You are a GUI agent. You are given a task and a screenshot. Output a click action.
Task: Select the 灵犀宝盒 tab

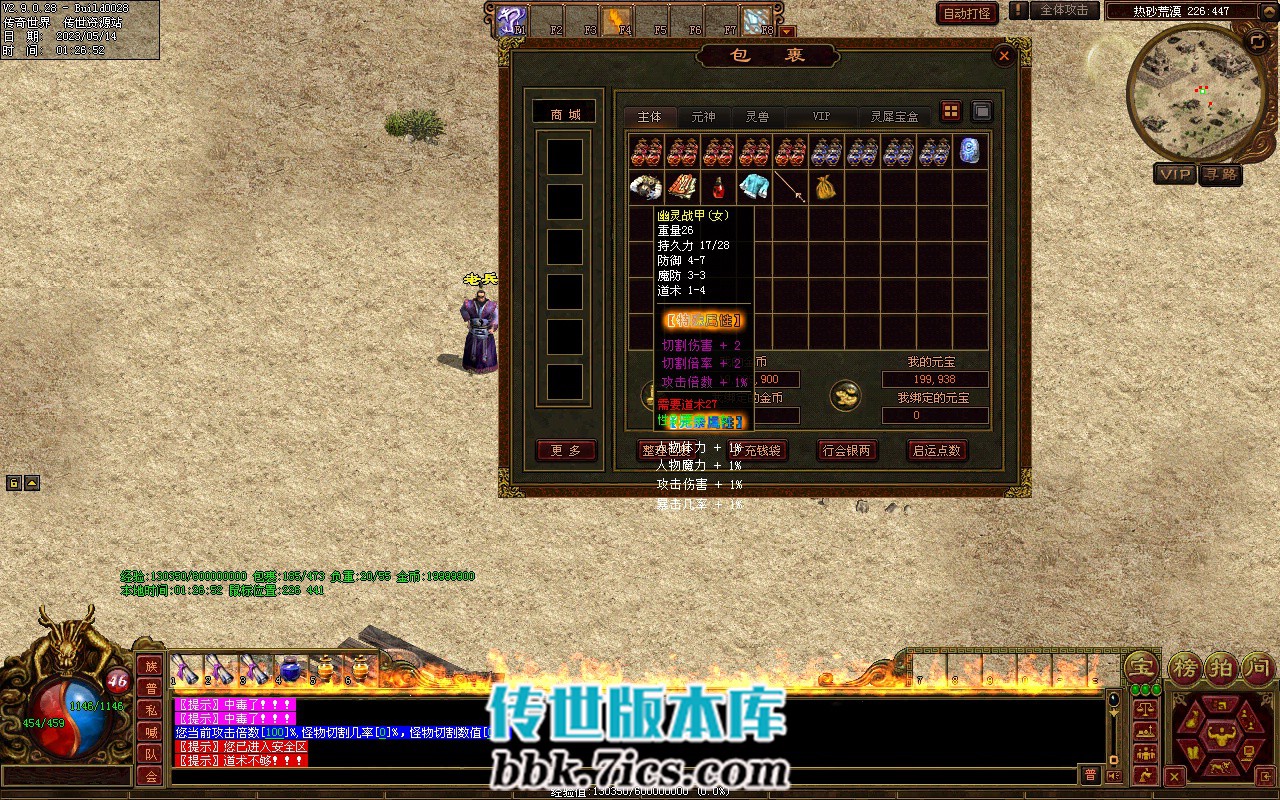tap(893, 117)
